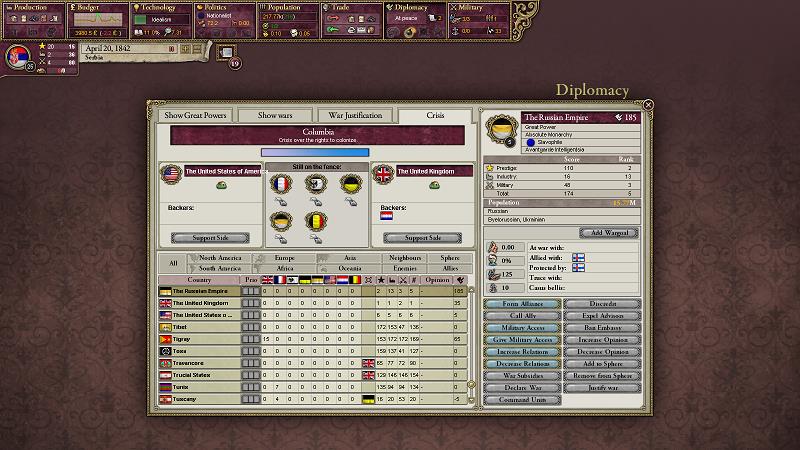Switch to the Show Great Powers tab
Screen dimensions: 800x450
[194, 116]
